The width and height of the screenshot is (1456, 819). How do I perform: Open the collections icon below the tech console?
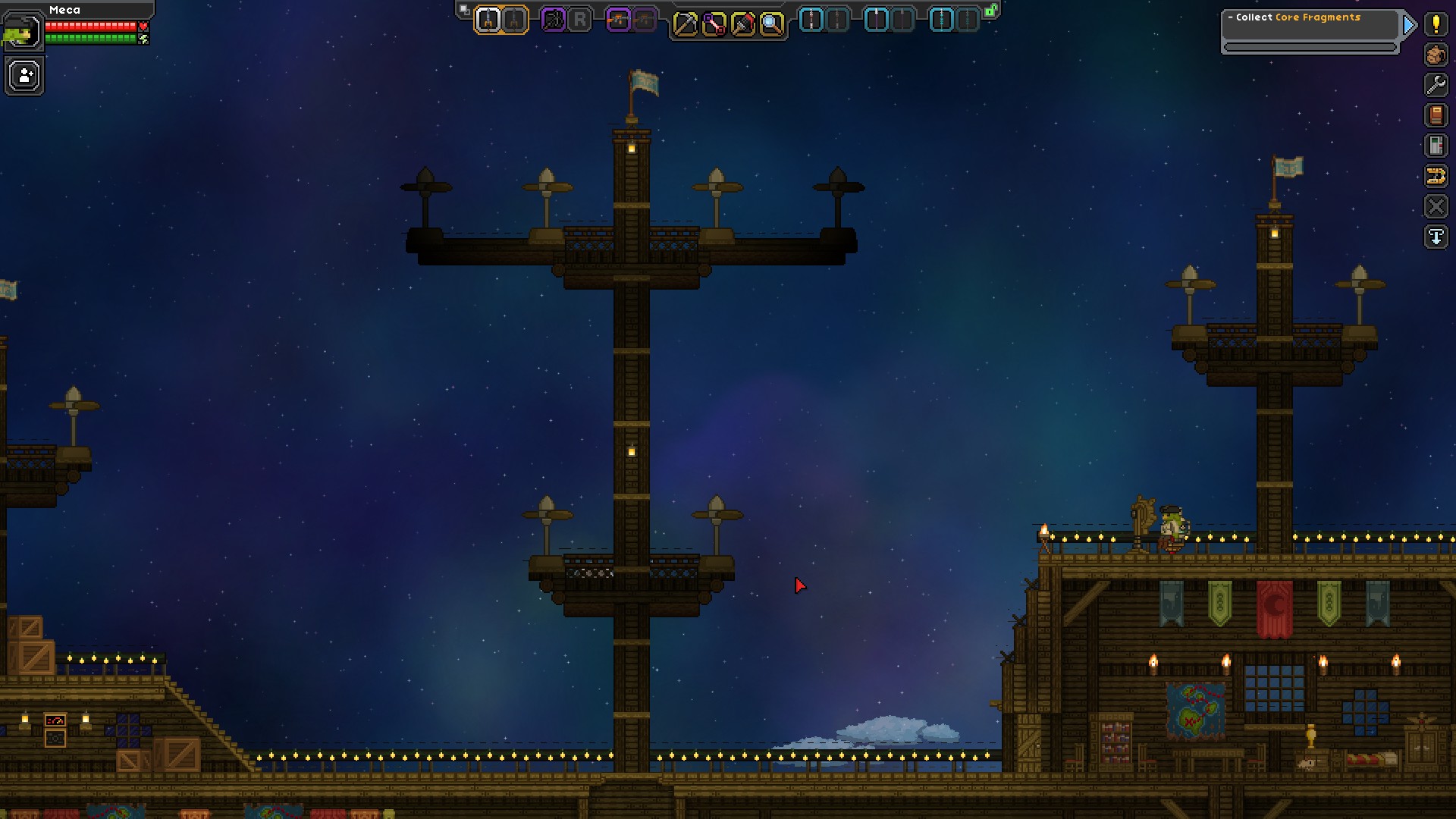point(1436,176)
